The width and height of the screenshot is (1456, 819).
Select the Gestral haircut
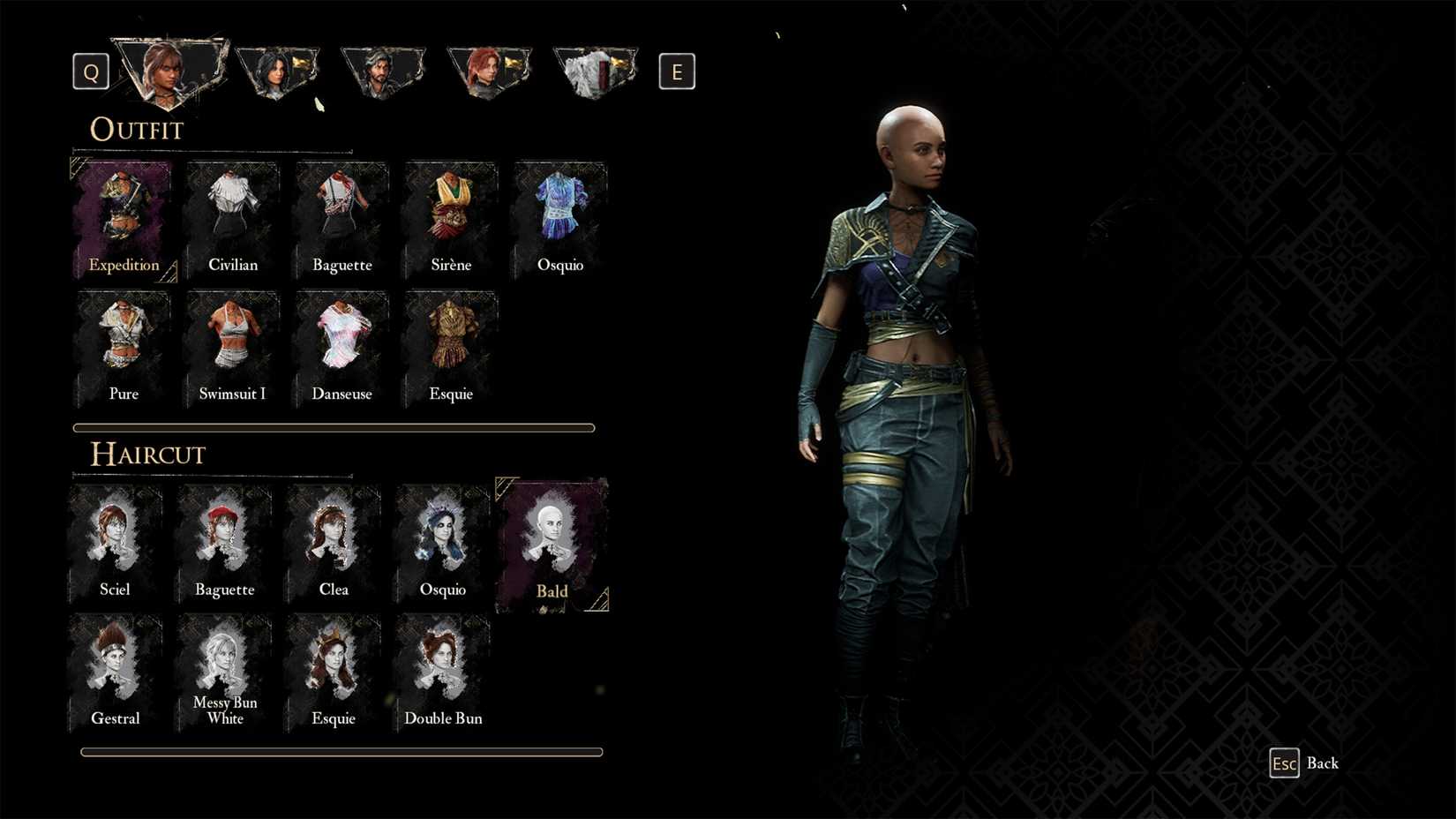[x=115, y=668]
